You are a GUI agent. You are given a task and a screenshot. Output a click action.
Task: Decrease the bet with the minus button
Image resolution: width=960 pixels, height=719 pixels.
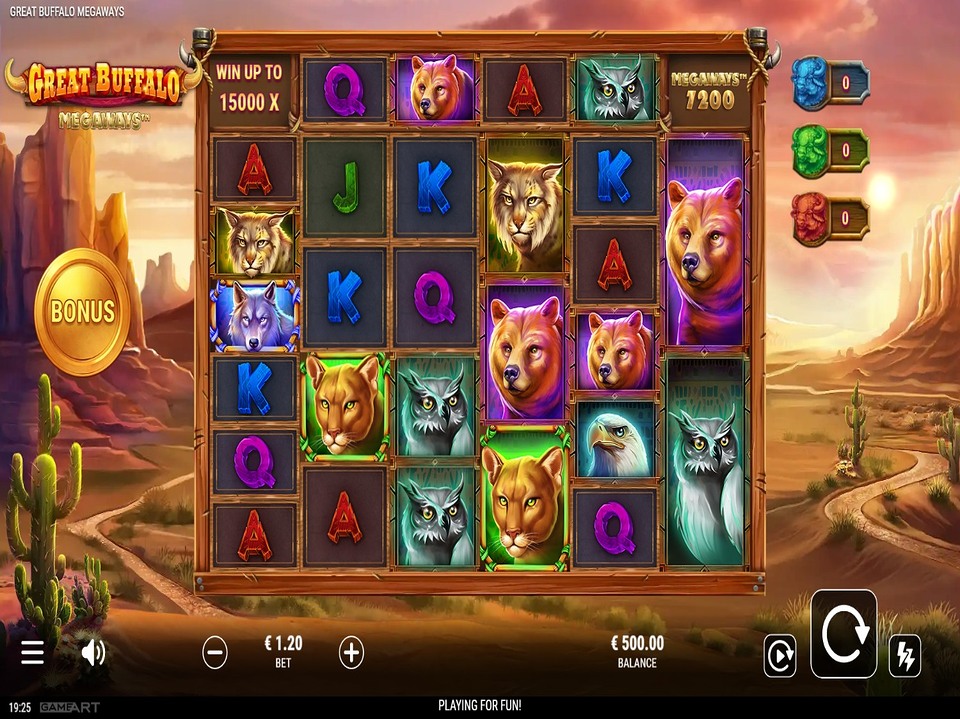click(x=215, y=653)
